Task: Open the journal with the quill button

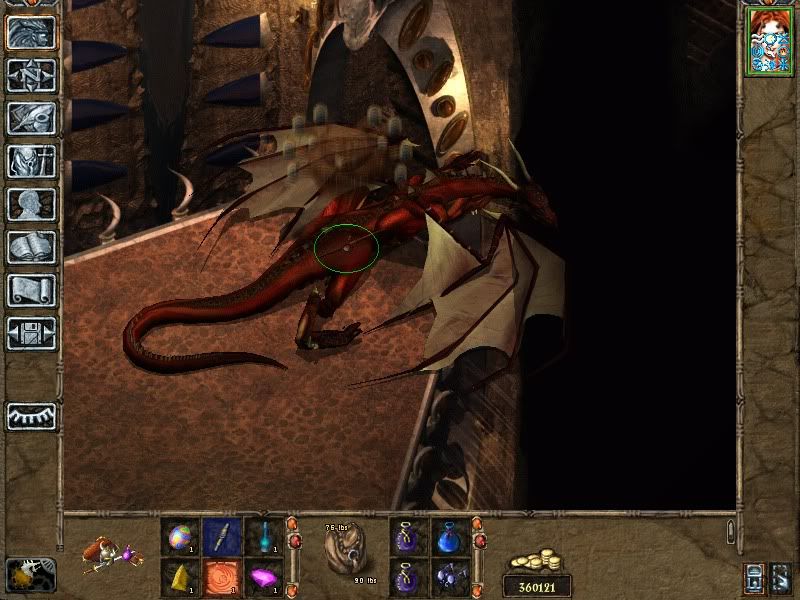Action: (x=31, y=118)
